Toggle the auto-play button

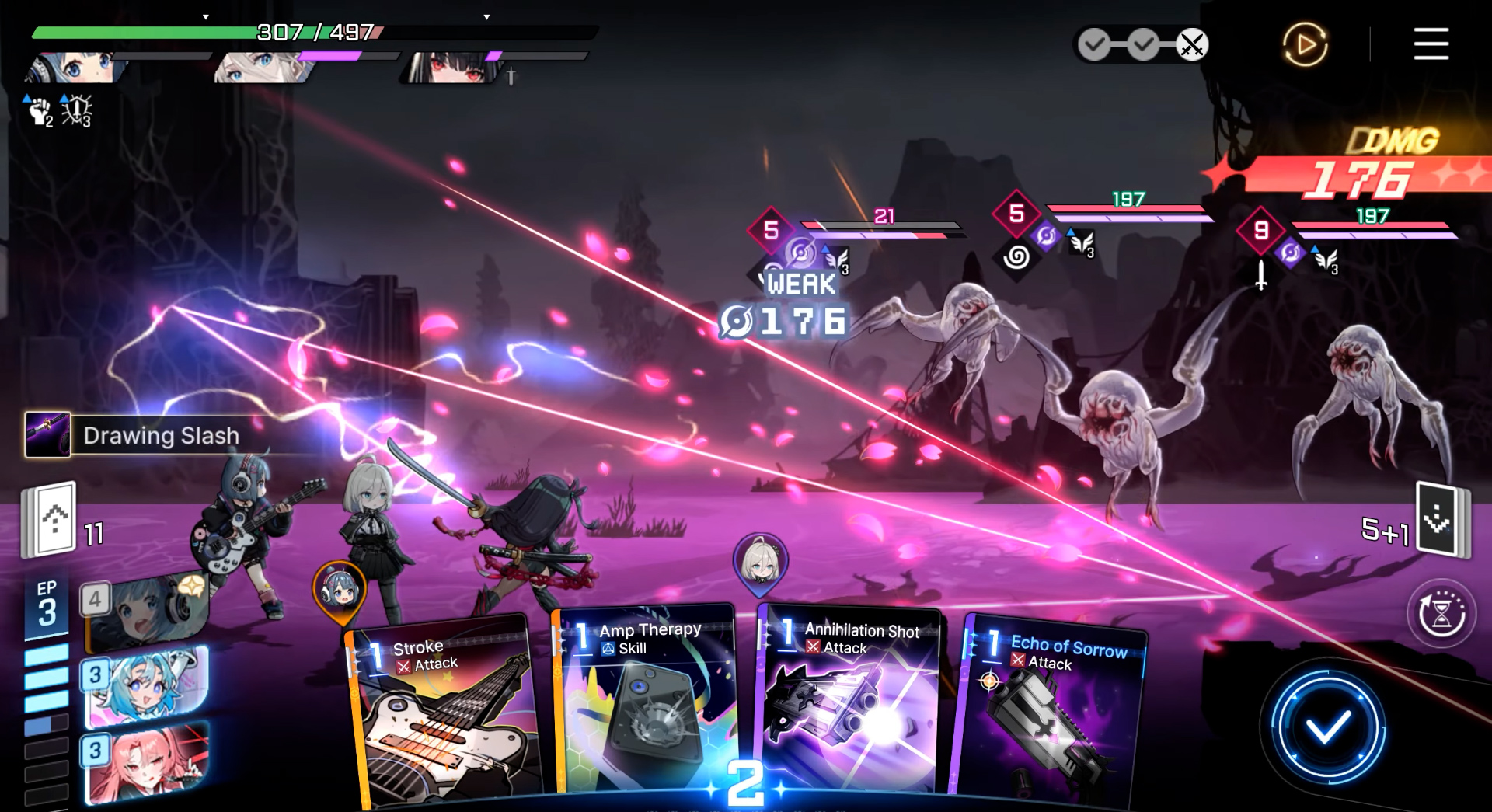1305,44
